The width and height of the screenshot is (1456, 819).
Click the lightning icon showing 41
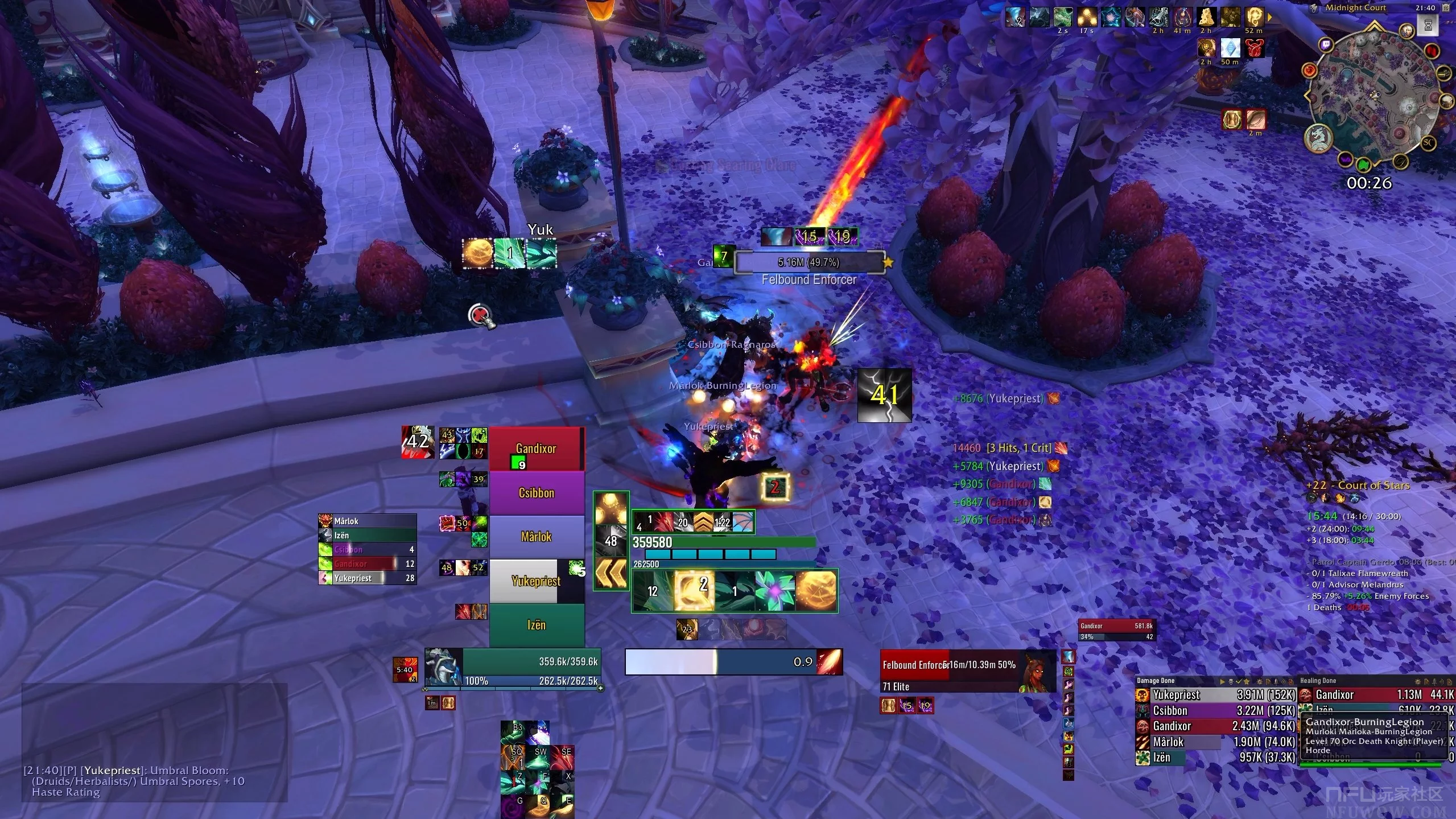884,396
